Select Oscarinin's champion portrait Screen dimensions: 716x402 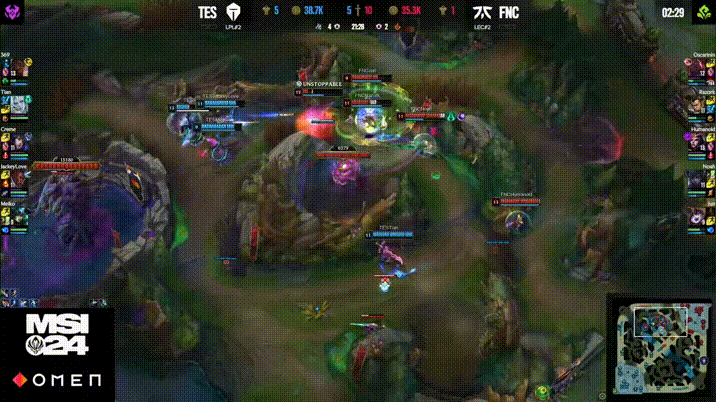698,69
